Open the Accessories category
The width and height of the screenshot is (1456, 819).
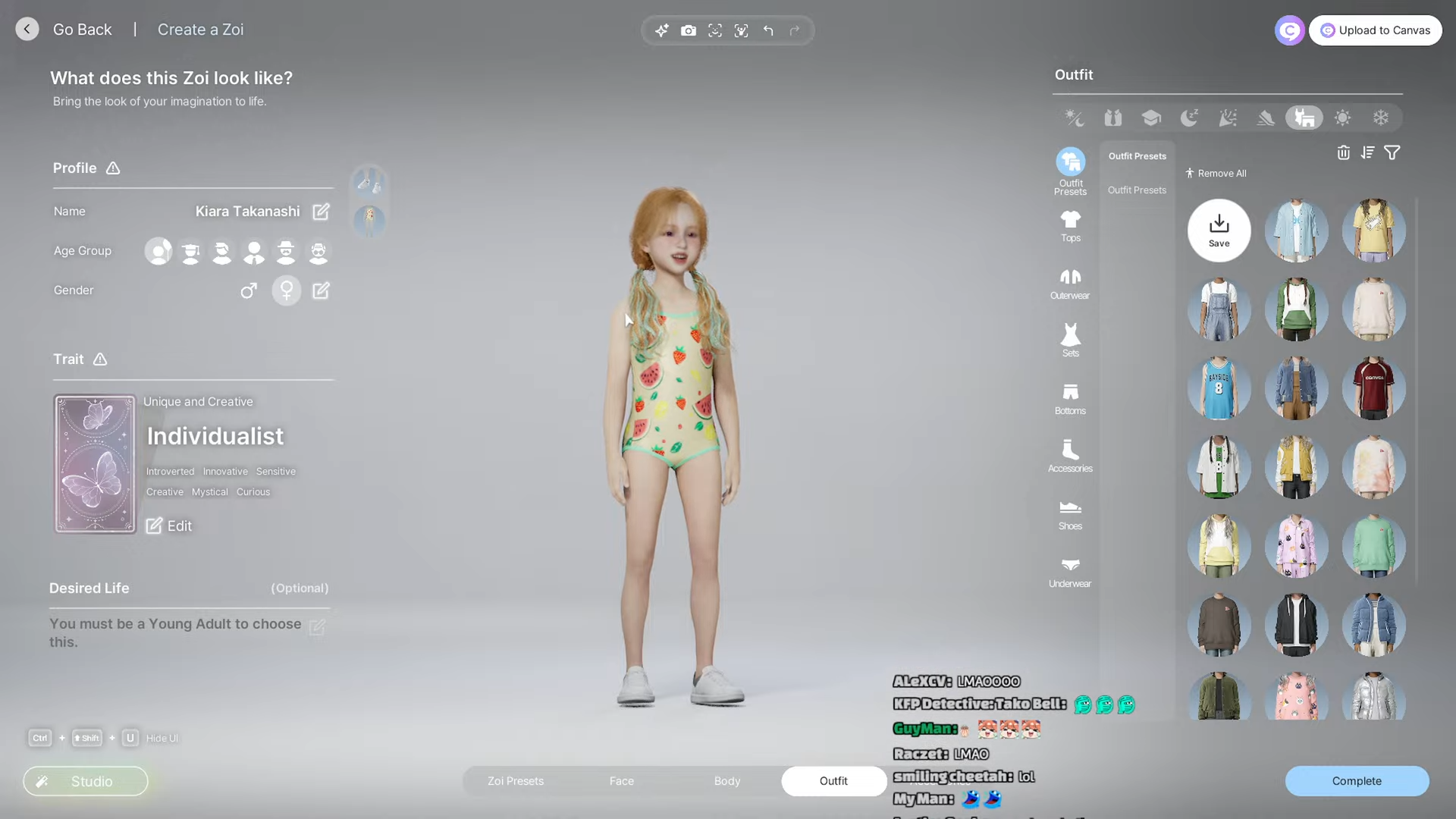click(1070, 457)
